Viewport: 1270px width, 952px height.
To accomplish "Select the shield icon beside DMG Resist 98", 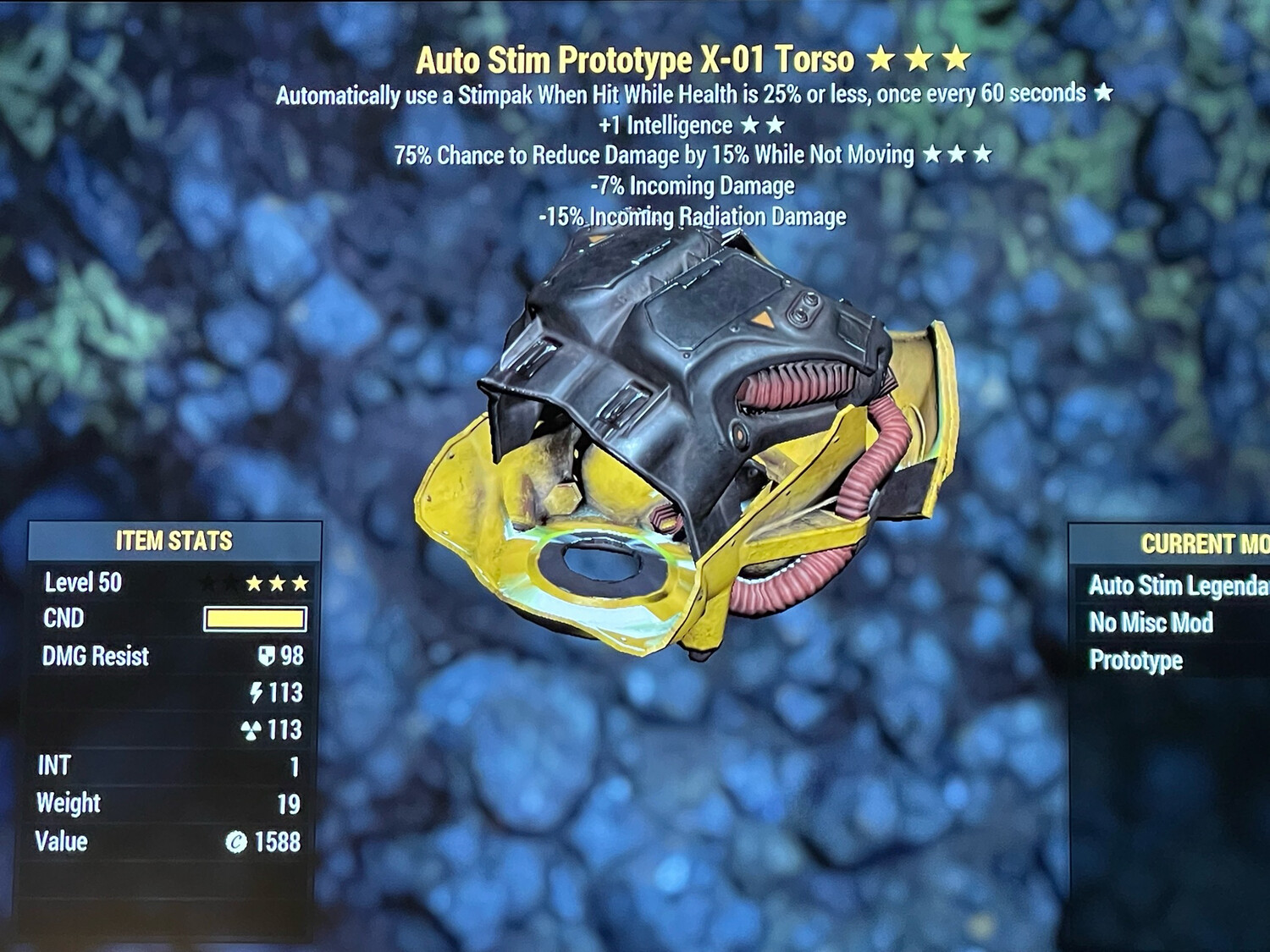I will coord(268,656).
